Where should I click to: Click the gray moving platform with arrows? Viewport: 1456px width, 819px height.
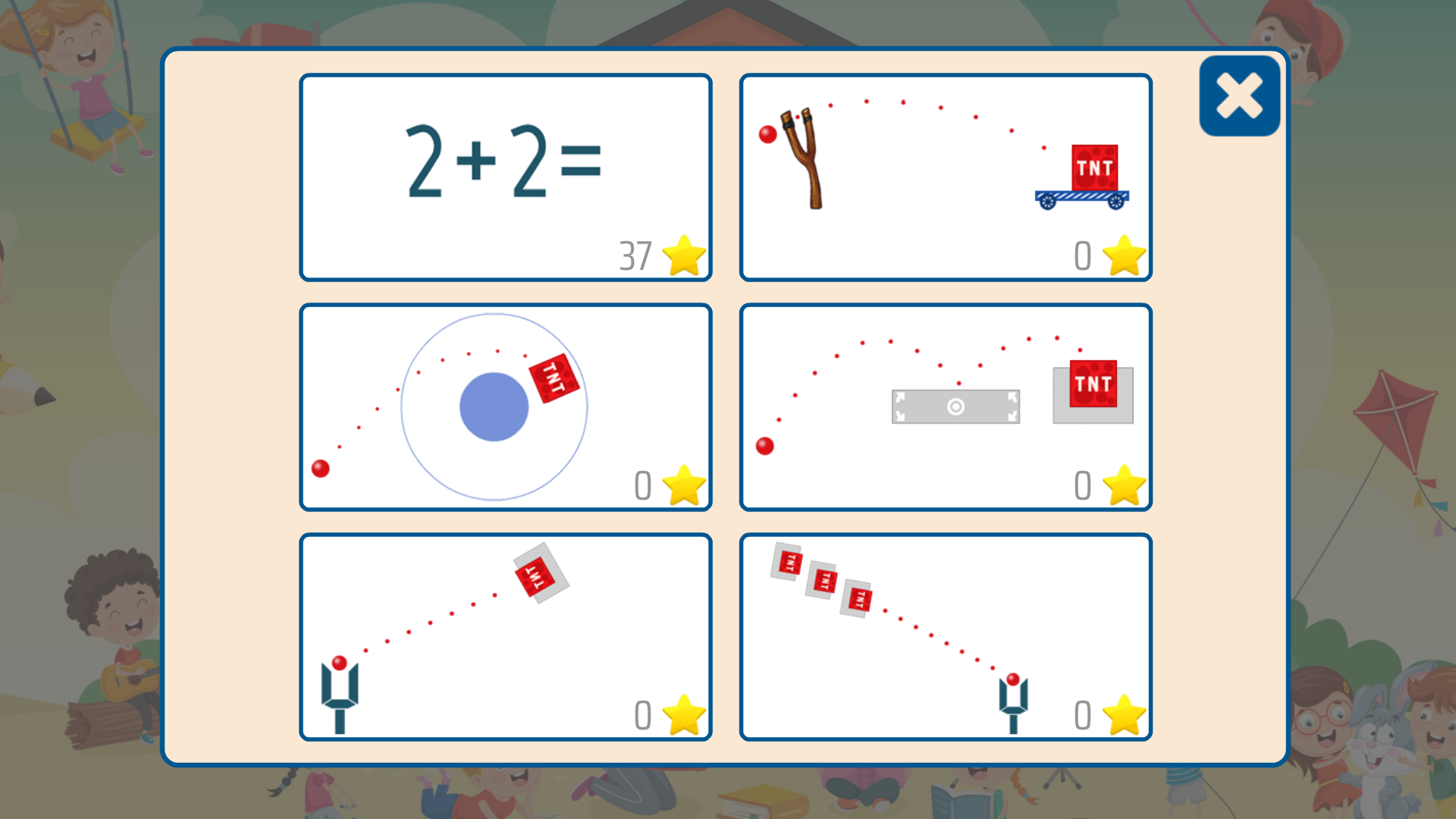pyautogui.click(x=955, y=406)
